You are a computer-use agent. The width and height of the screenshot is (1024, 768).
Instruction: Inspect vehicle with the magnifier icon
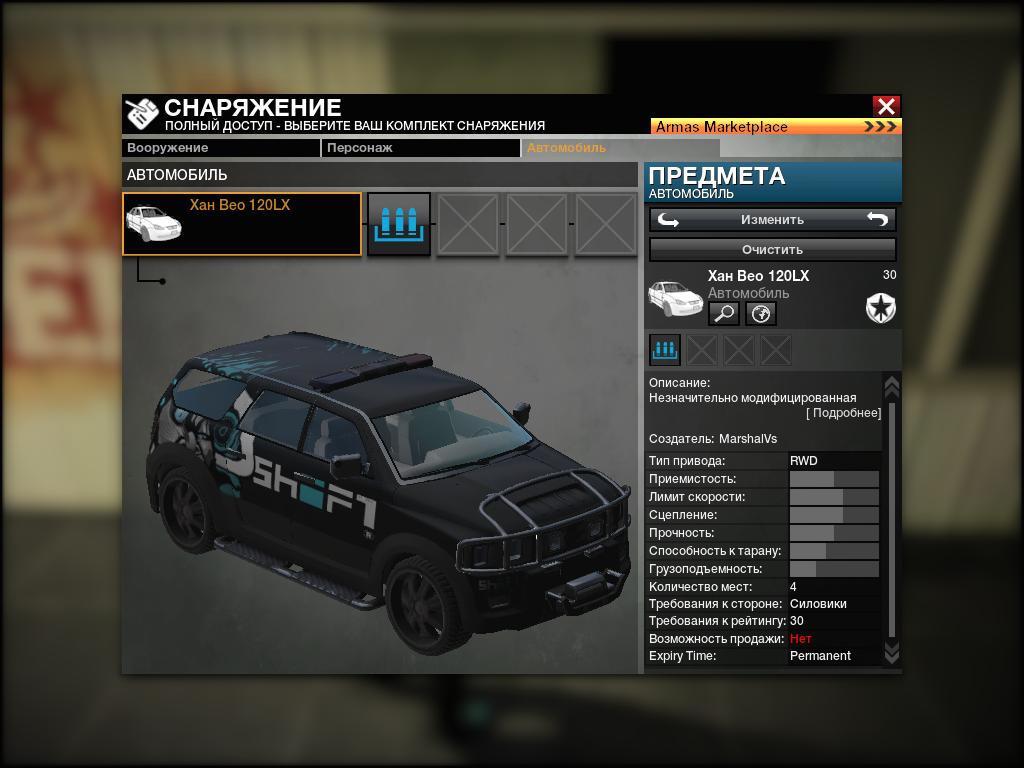(724, 314)
